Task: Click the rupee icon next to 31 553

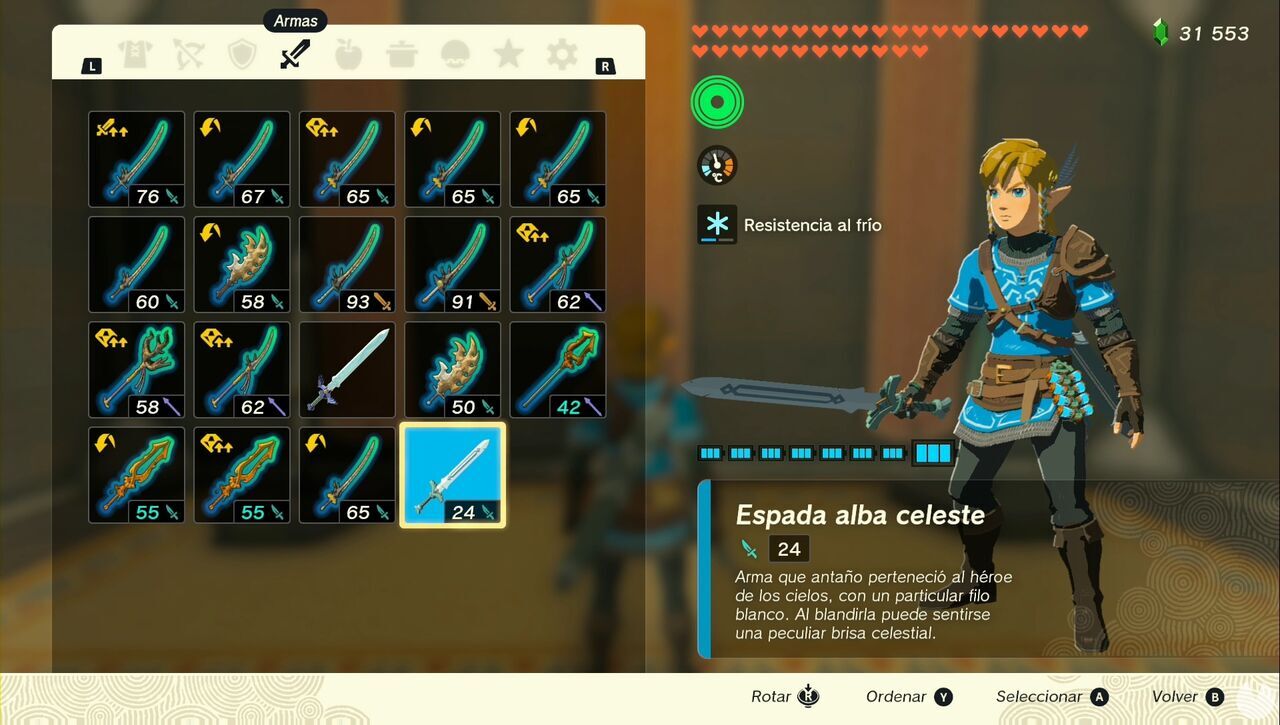Action: 1159,33
